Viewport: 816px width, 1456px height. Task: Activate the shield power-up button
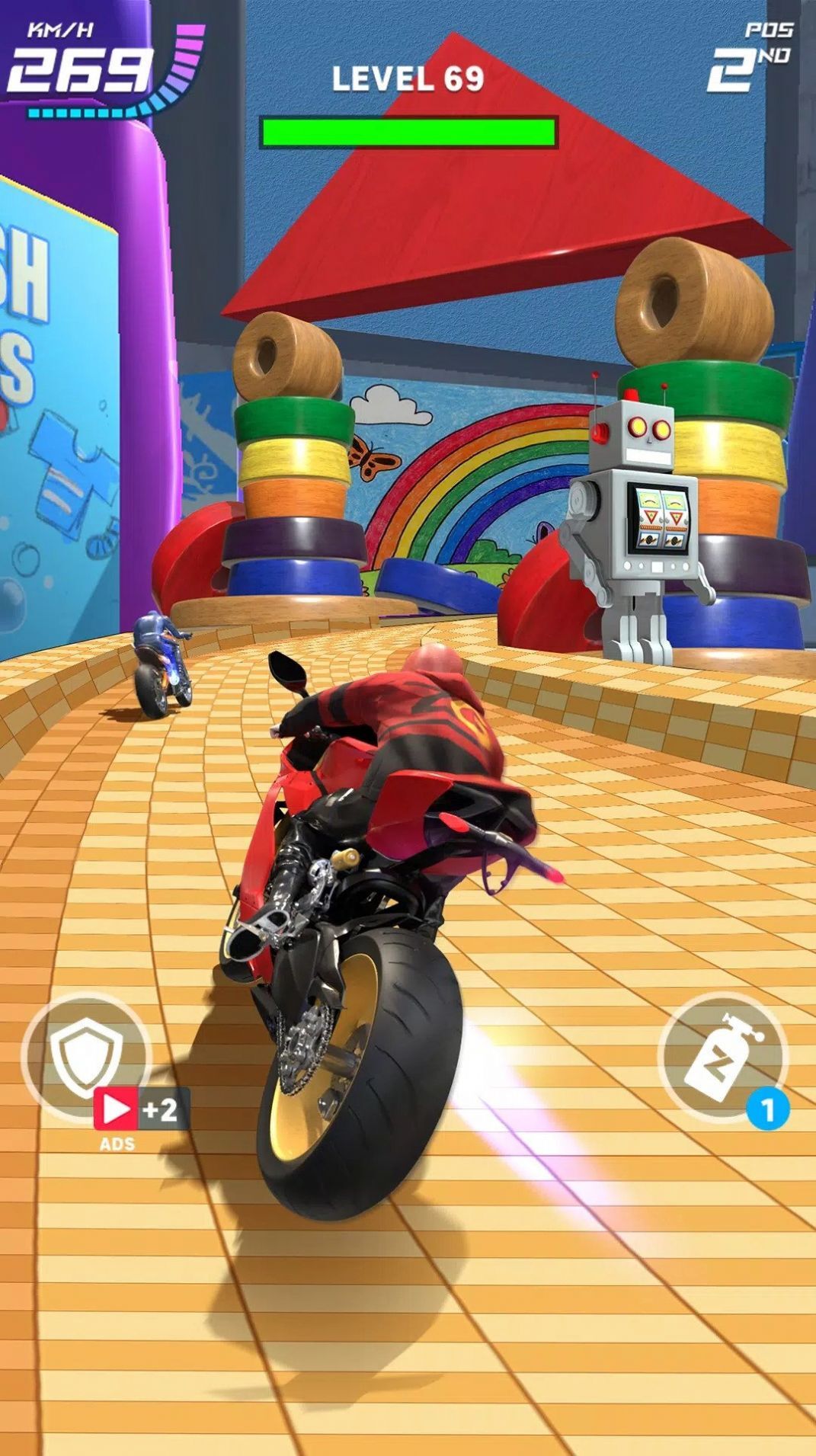pyautogui.click(x=85, y=1057)
